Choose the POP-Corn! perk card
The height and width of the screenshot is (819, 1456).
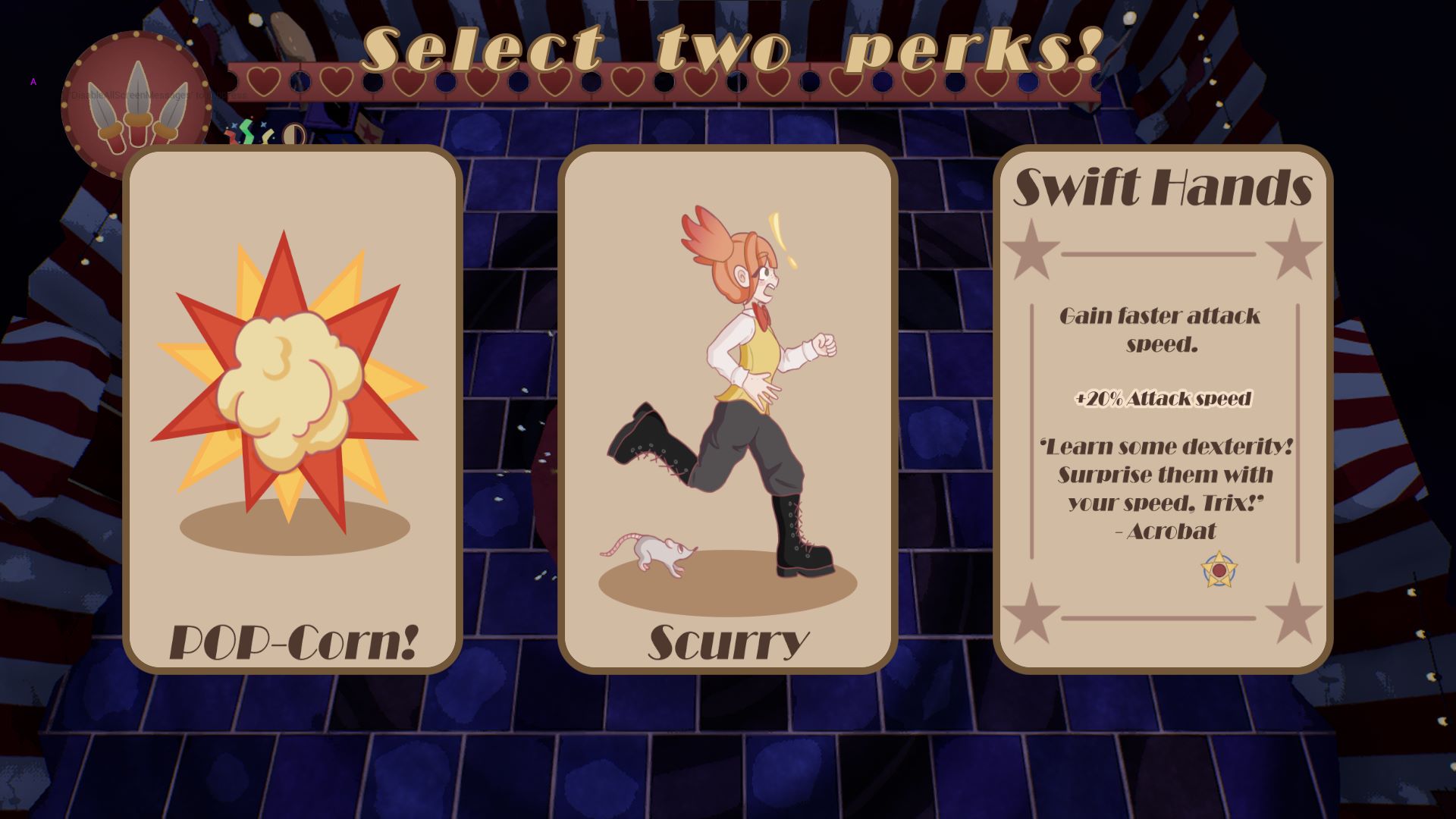[293, 409]
